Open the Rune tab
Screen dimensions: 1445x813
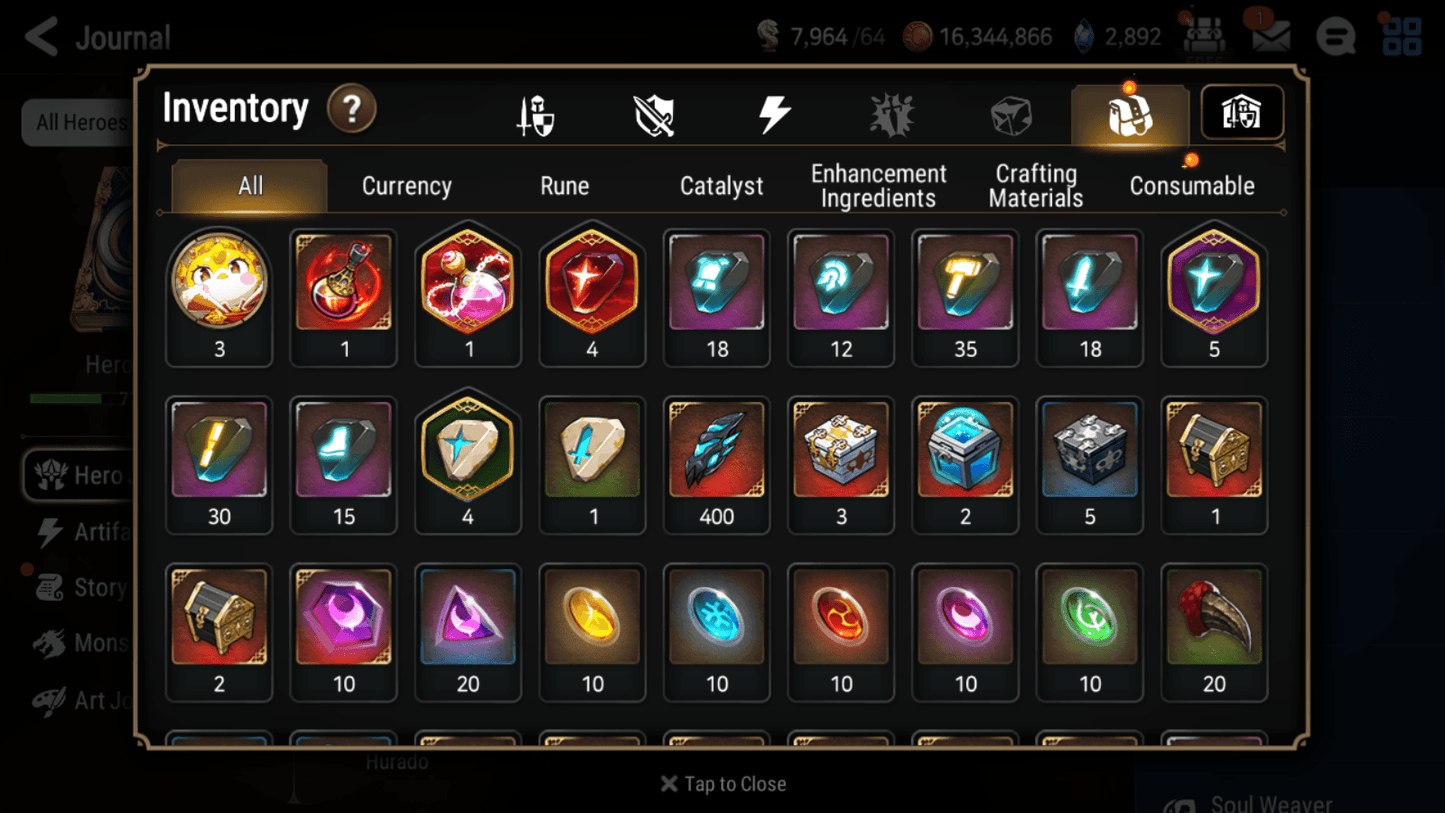564,185
